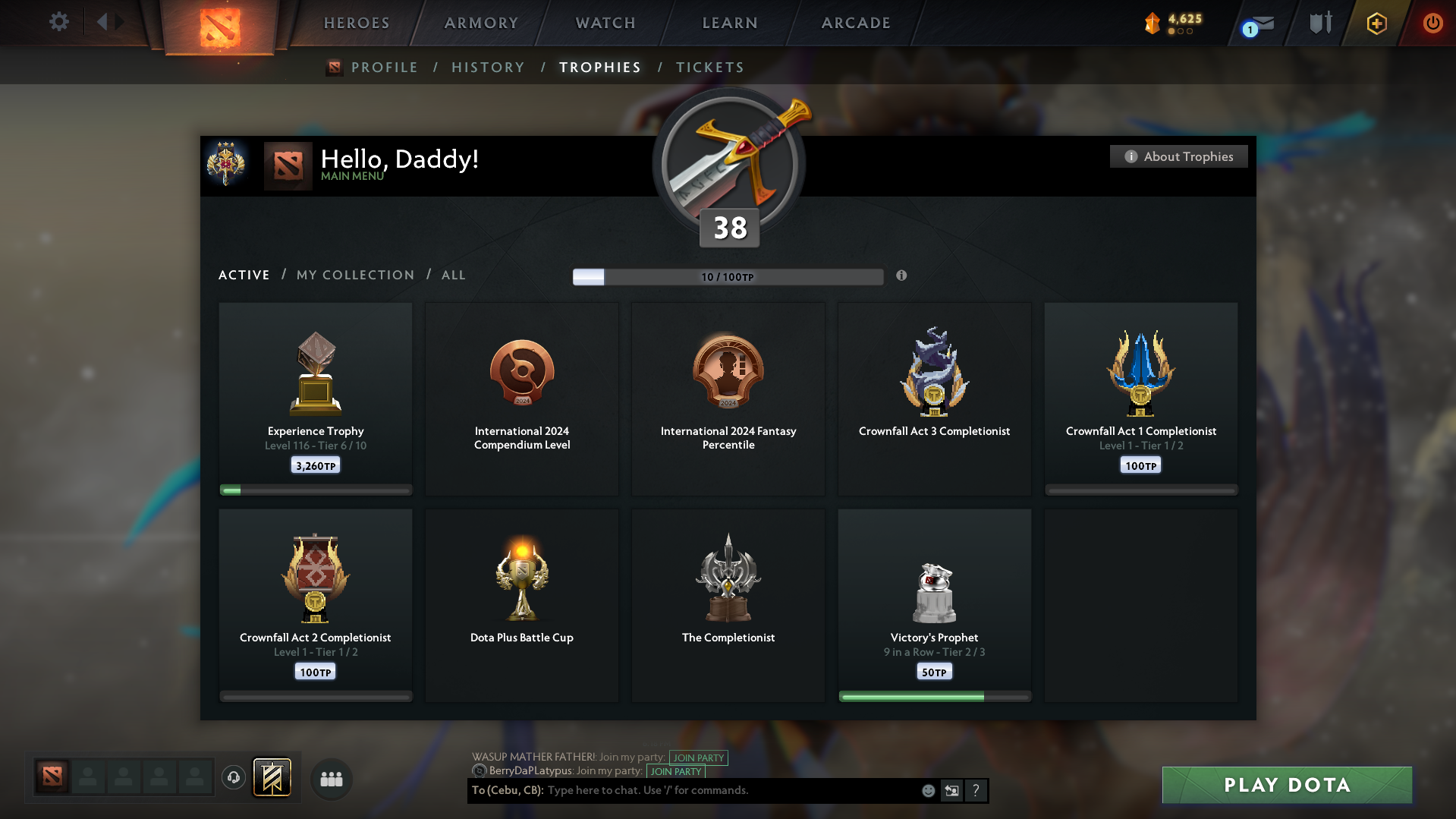Click JOIN PARTY next to BerryDaPLatypus
This screenshot has height=819, width=1456.
(x=675, y=771)
